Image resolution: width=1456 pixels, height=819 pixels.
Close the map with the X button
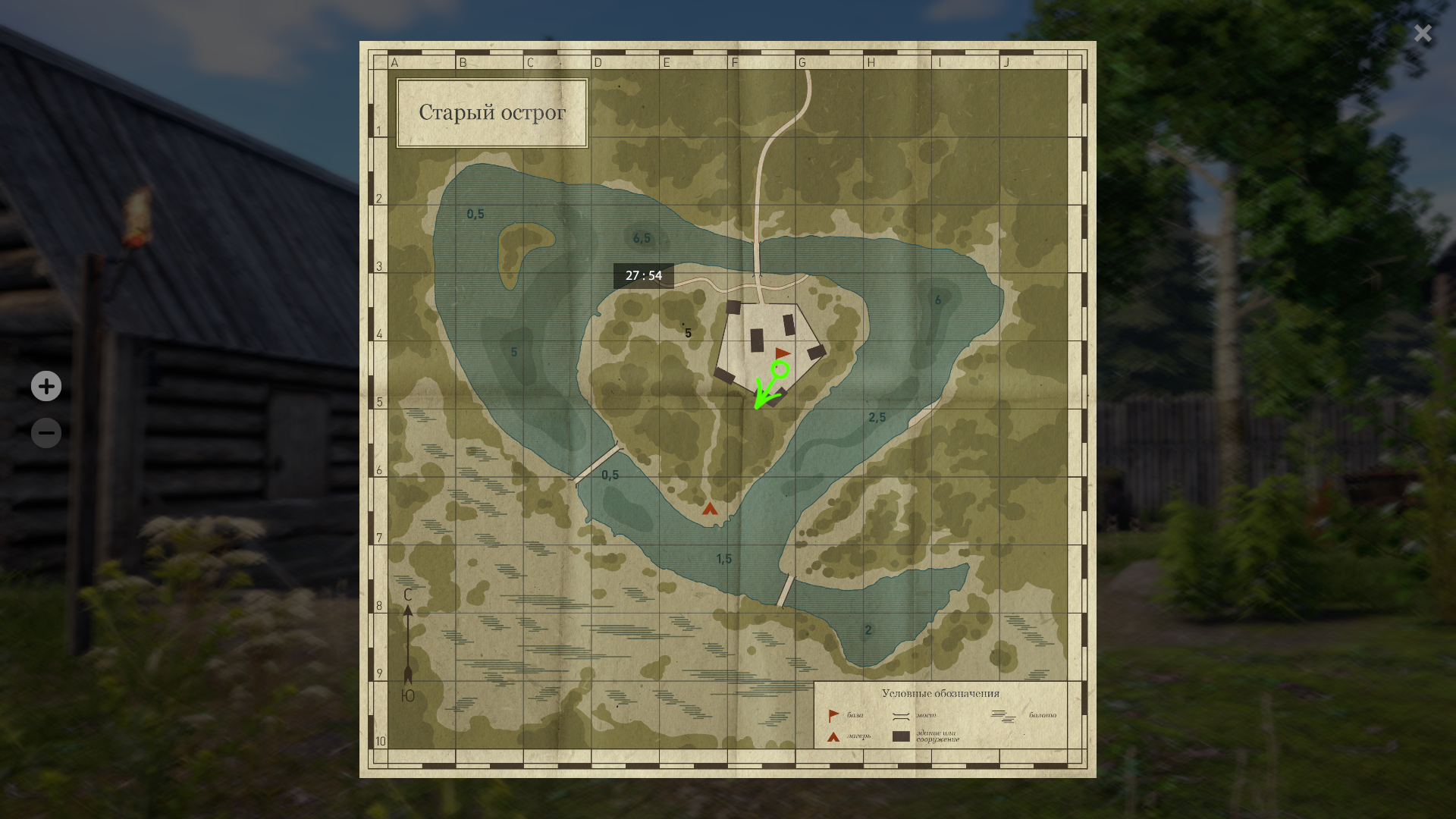1423,33
